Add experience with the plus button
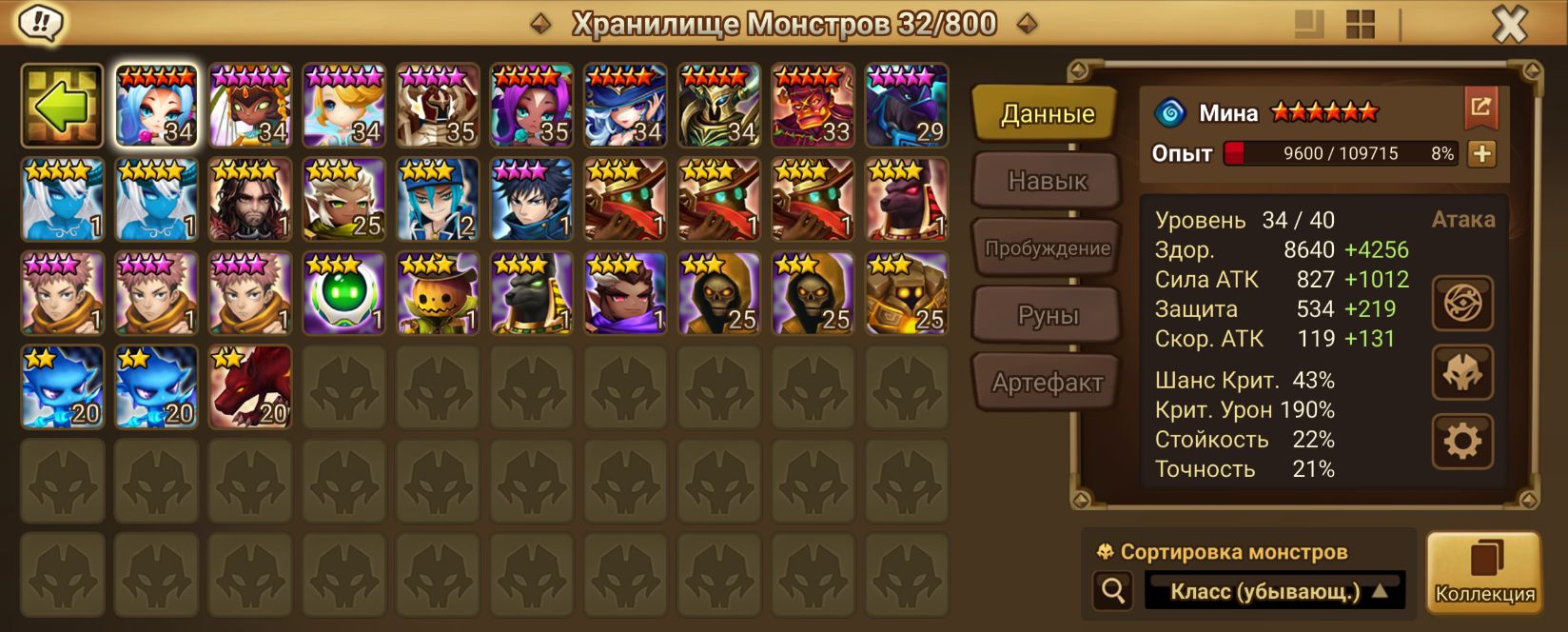This screenshot has width=1568, height=632. pyautogui.click(x=1481, y=153)
